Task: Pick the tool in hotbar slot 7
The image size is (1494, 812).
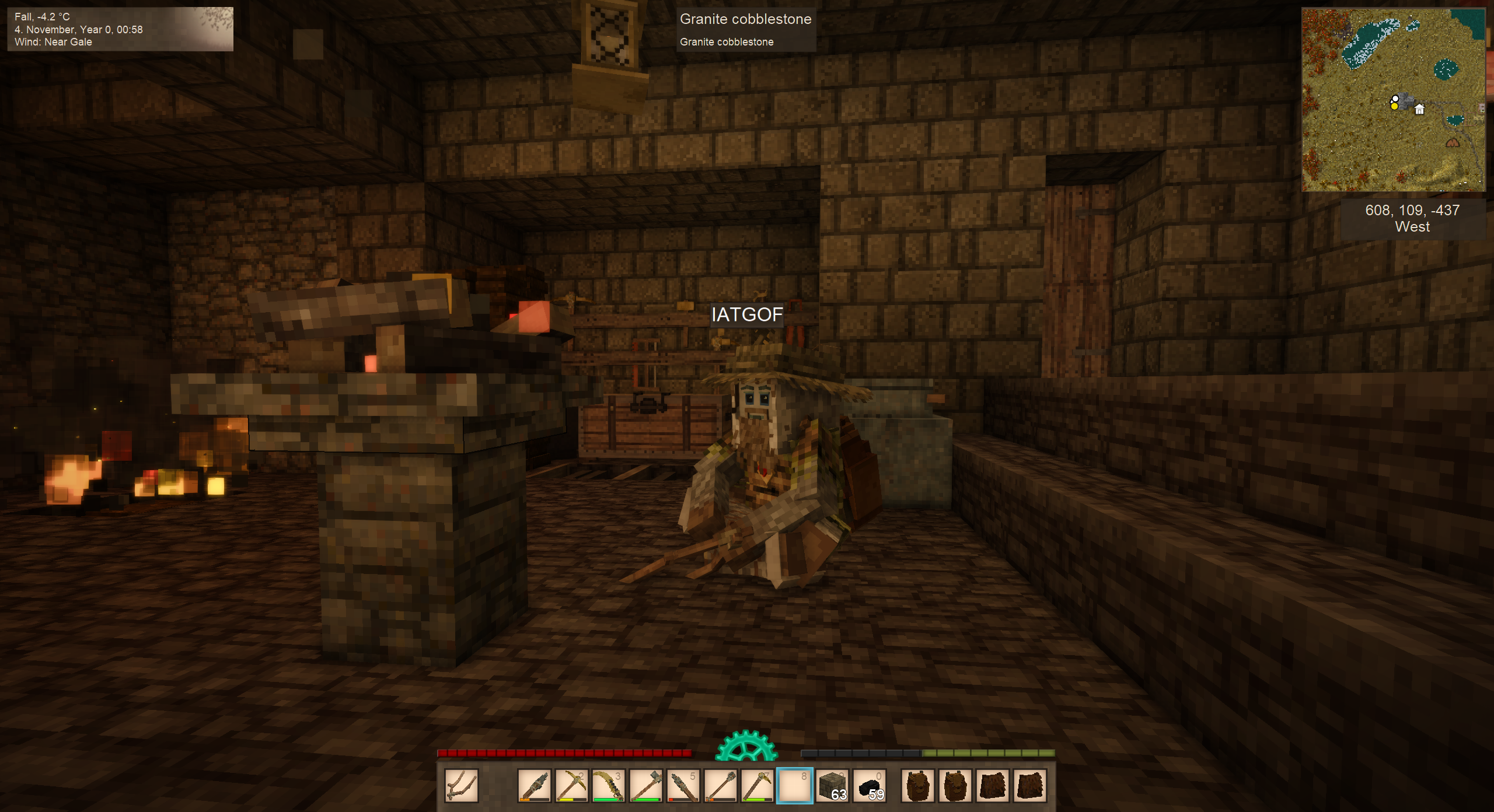Action: (757, 786)
